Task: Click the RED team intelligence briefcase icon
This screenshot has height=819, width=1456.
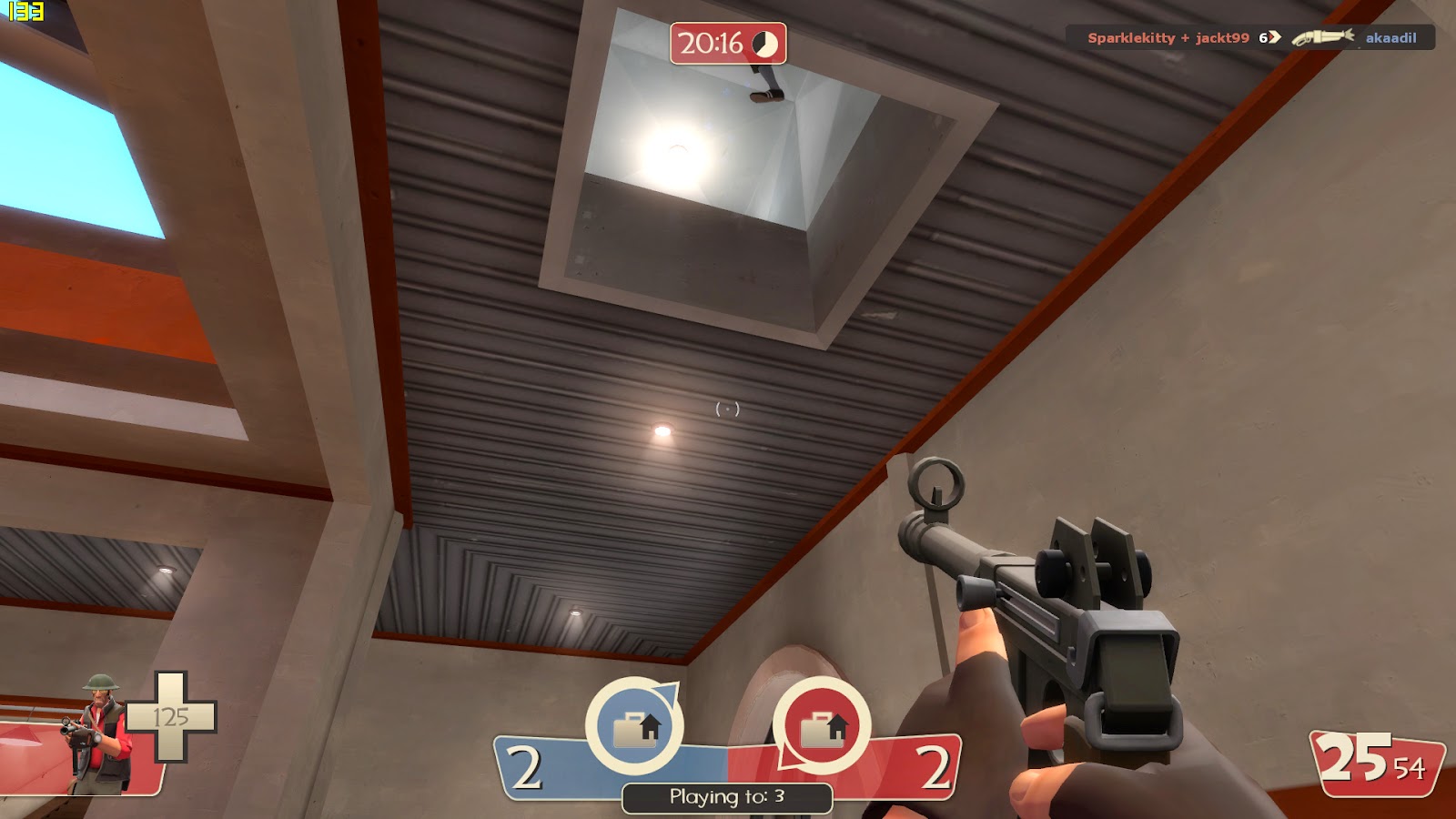Action: tap(824, 725)
